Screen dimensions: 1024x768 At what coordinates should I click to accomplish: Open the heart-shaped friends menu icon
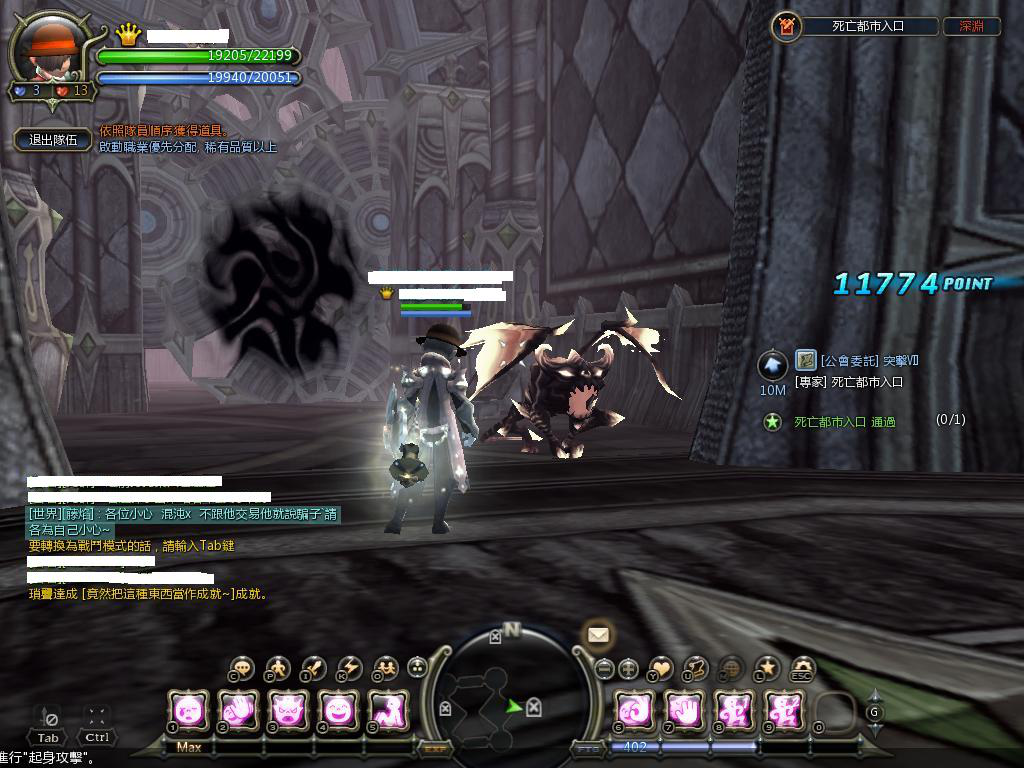pos(660,667)
